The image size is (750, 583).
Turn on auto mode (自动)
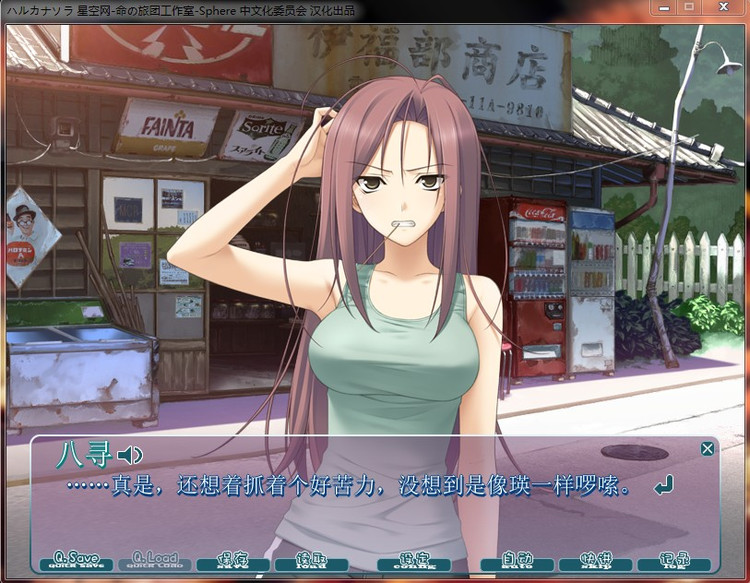517,560
